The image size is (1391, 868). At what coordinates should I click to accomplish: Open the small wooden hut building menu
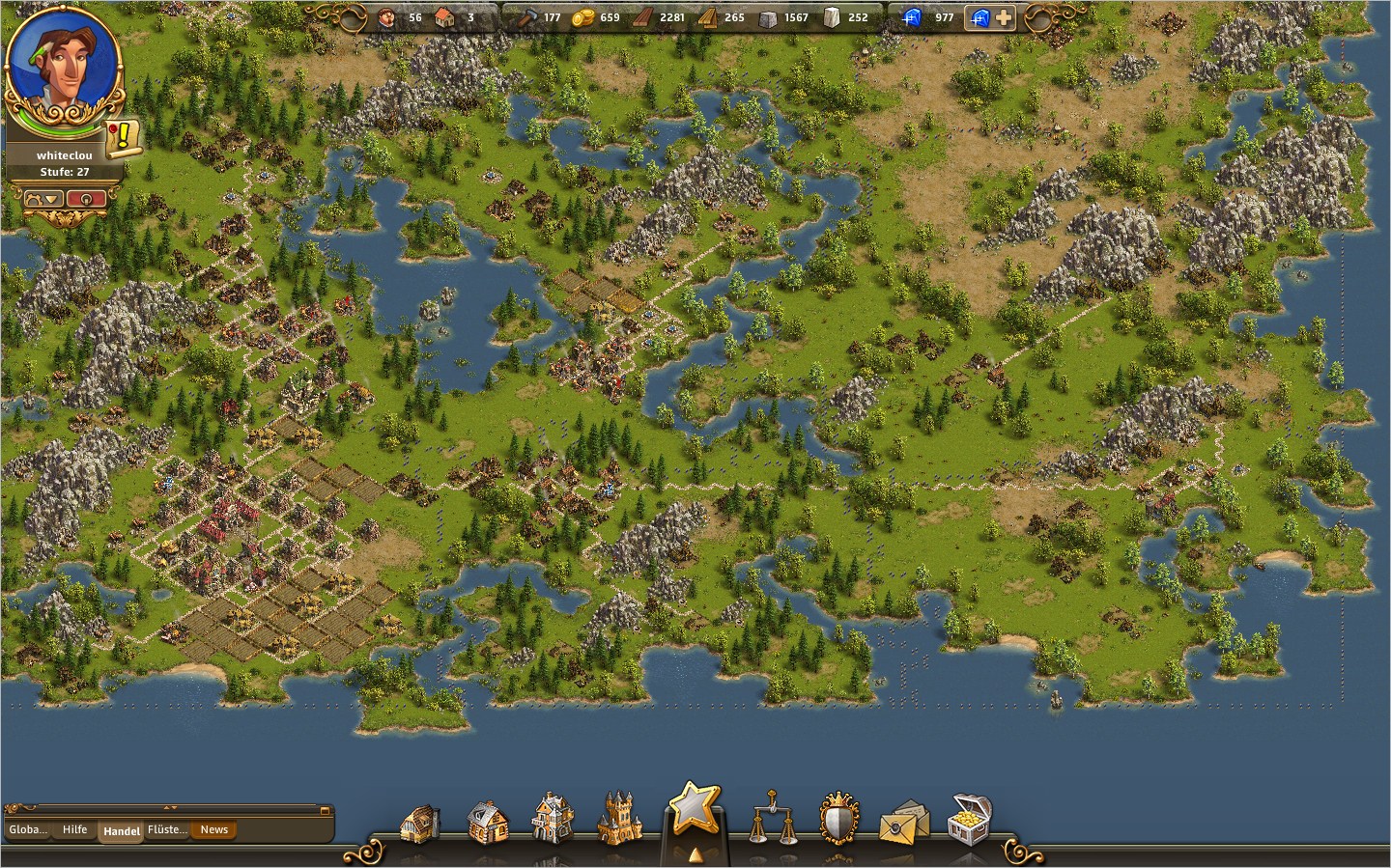point(419,823)
